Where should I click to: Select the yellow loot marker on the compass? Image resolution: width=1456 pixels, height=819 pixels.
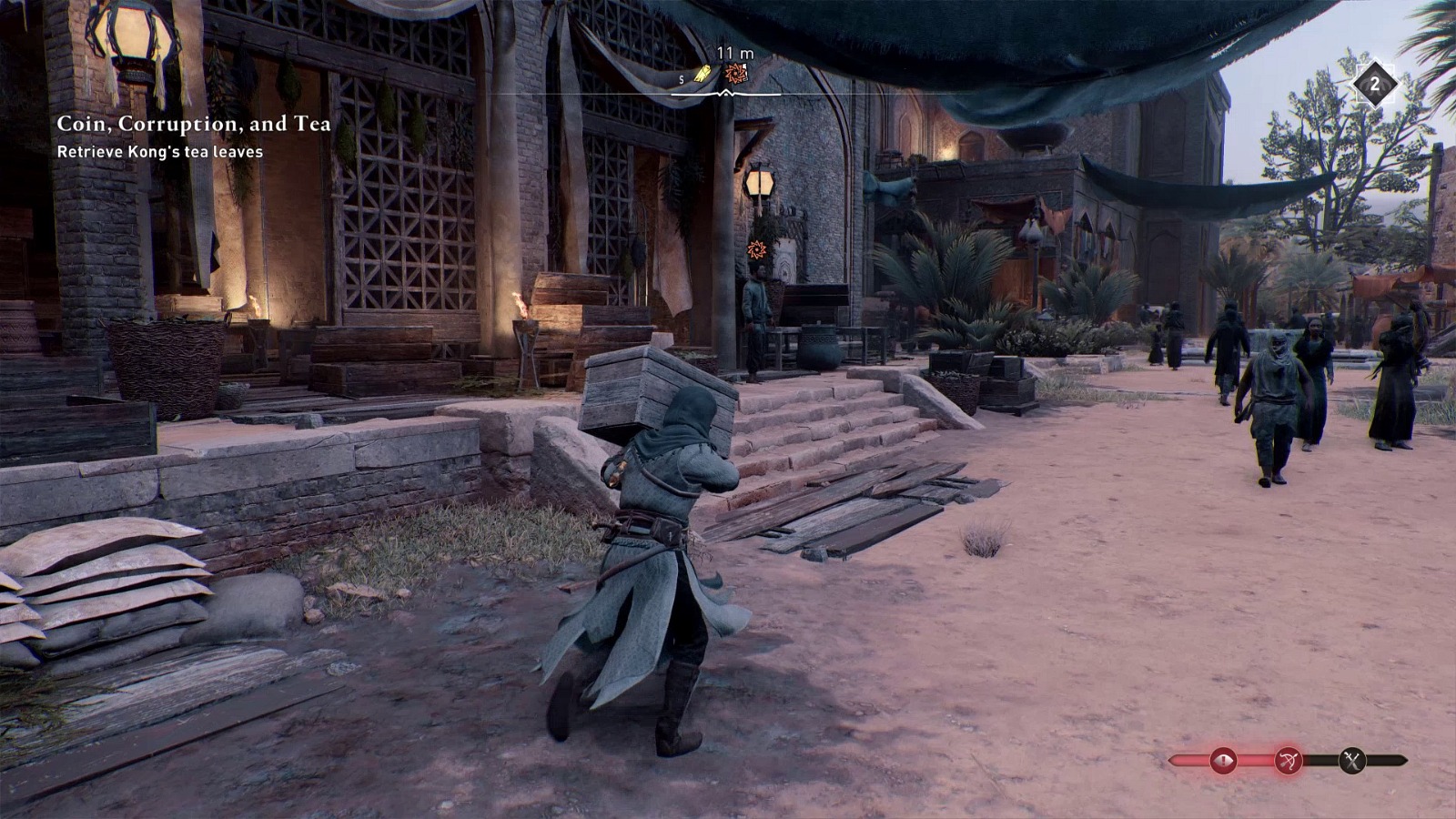click(703, 72)
